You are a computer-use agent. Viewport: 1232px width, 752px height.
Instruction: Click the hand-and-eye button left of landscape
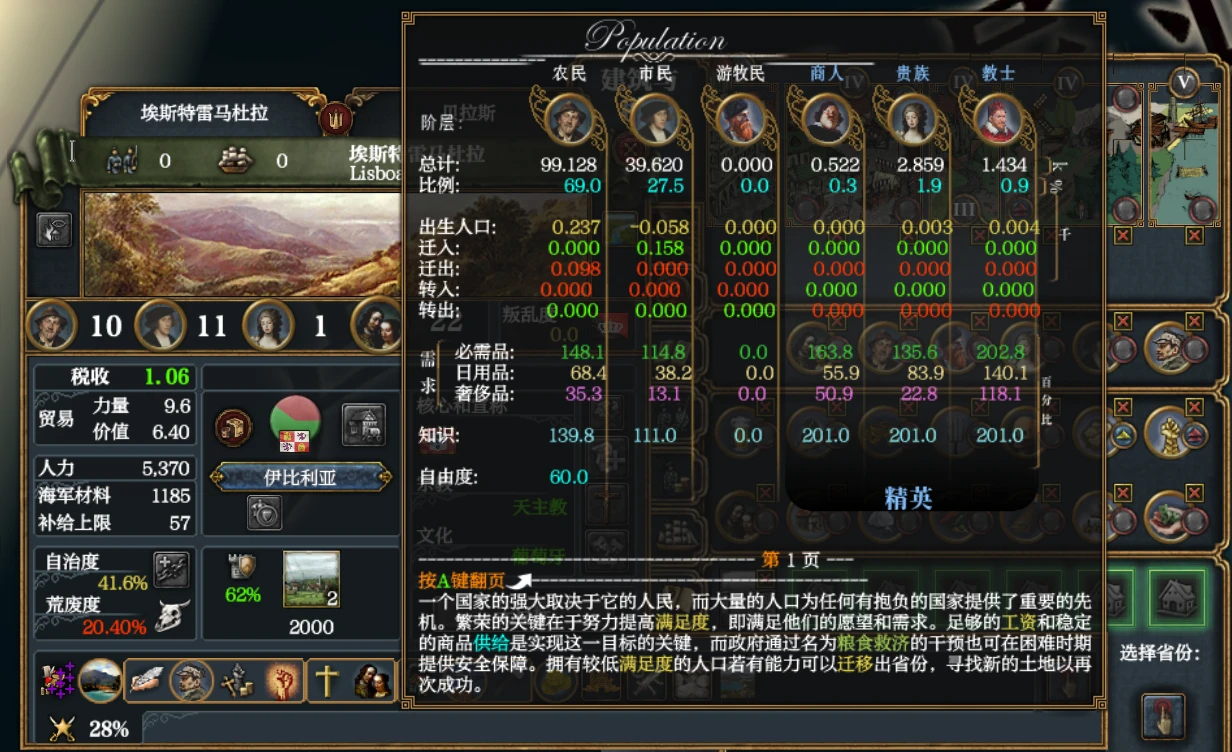[54, 229]
